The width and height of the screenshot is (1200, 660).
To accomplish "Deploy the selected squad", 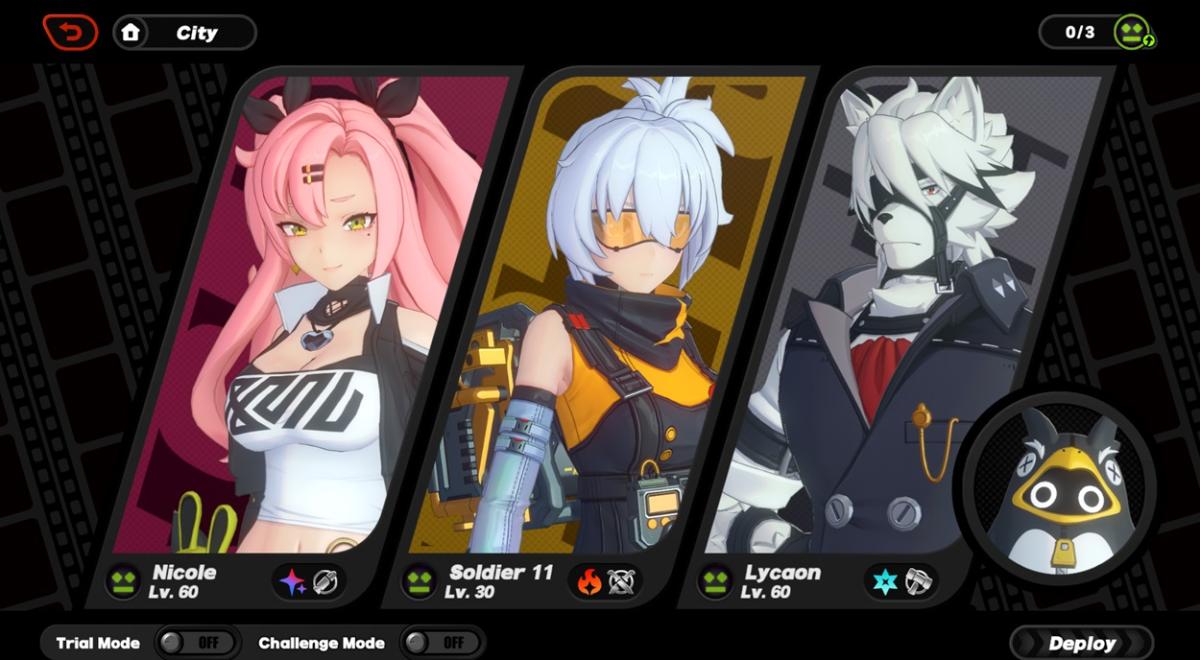I will click(1081, 643).
